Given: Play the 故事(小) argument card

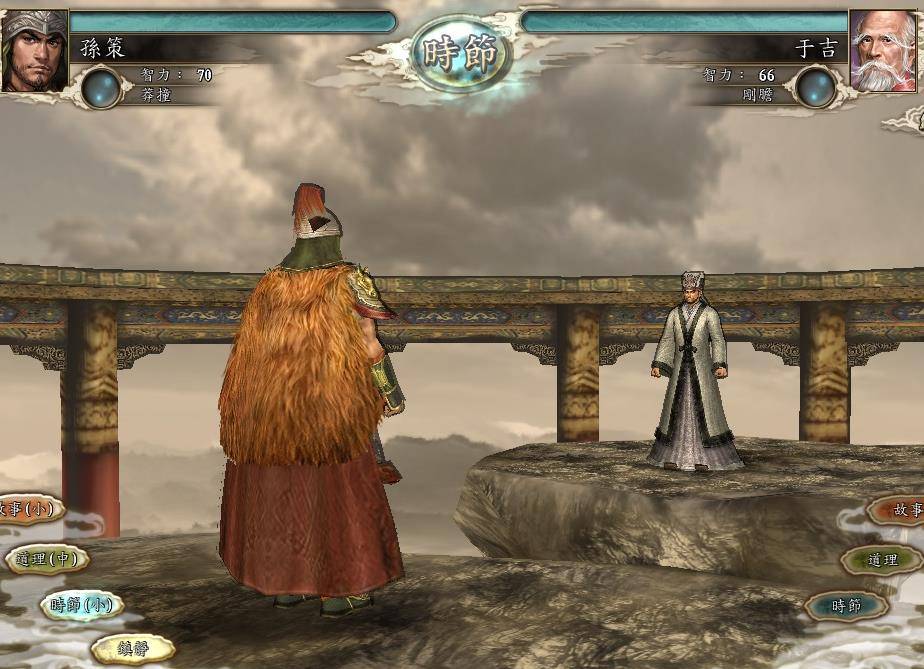Looking at the screenshot, I should [28, 509].
